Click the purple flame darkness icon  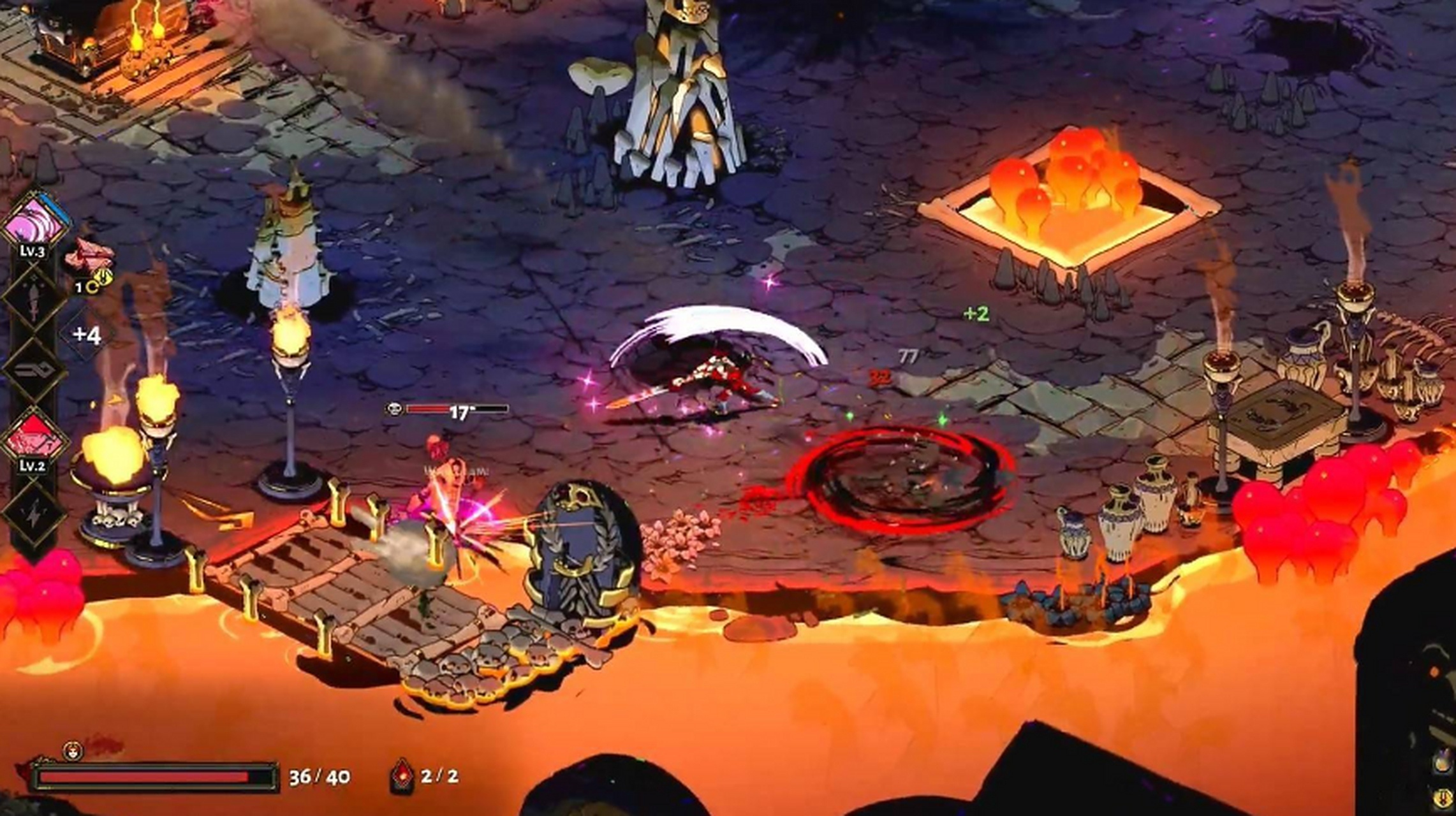1443,761
